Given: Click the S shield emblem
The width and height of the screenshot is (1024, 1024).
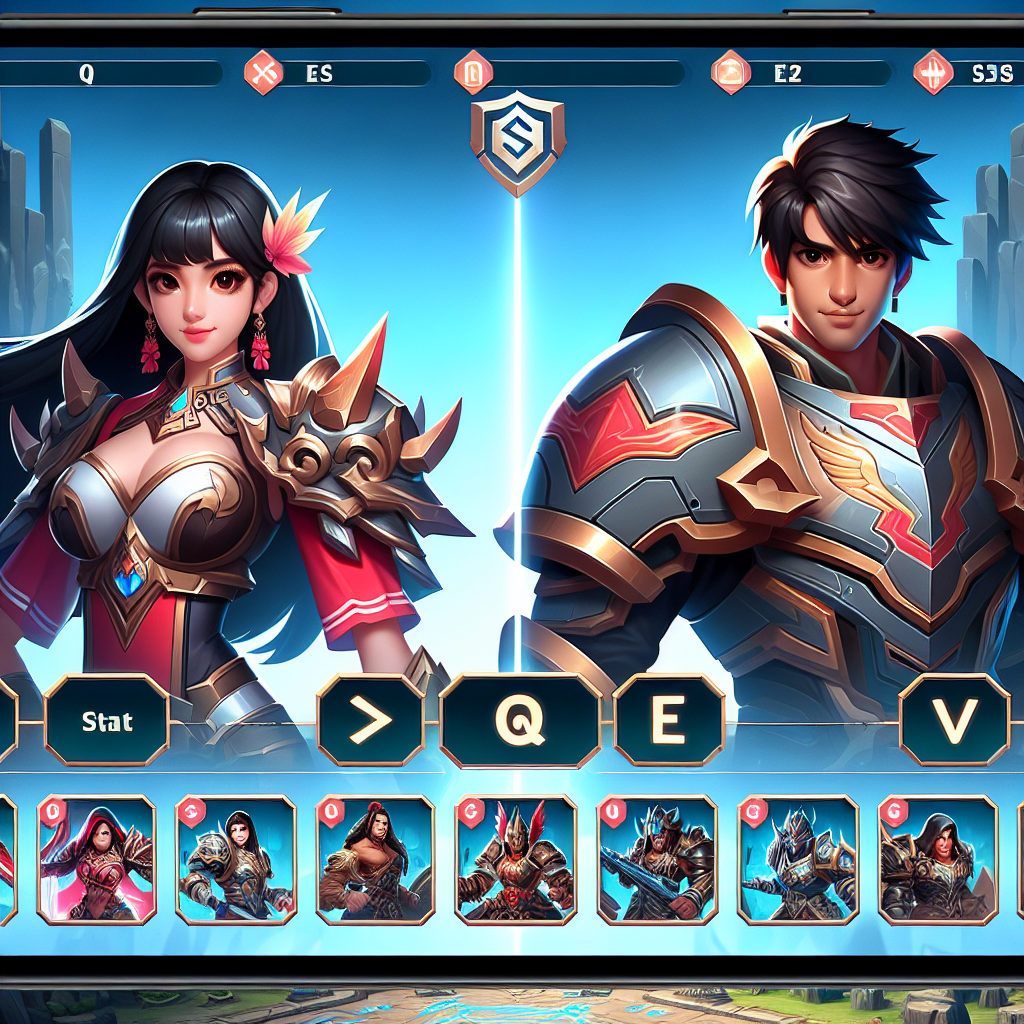Looking at the screenshot, I should click(x=517, y=141).
